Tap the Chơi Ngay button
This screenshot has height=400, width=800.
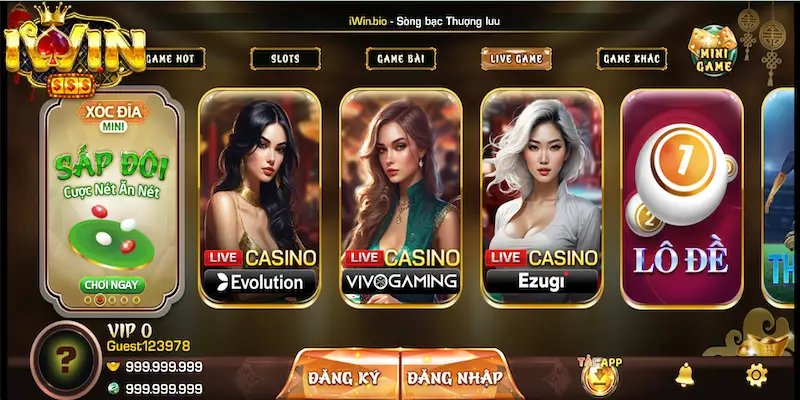pyautogui.click(x=114, y=285)
